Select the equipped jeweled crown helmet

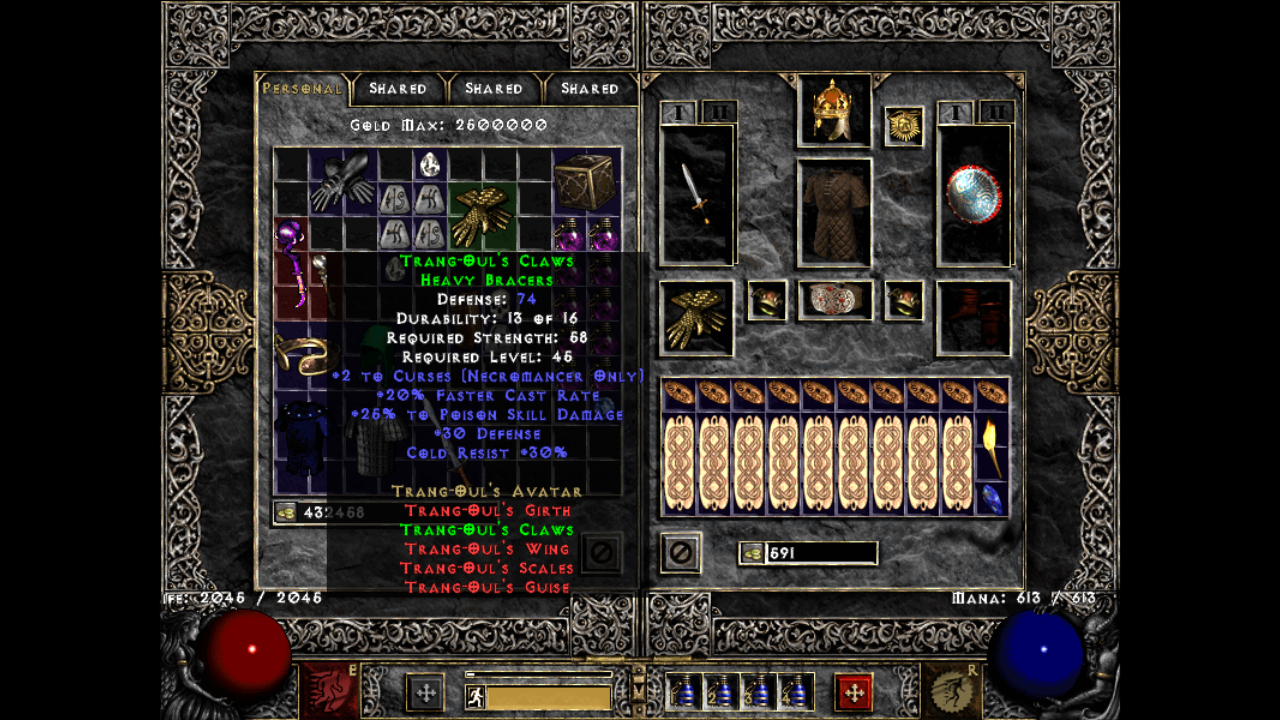(x=833, y=110)
